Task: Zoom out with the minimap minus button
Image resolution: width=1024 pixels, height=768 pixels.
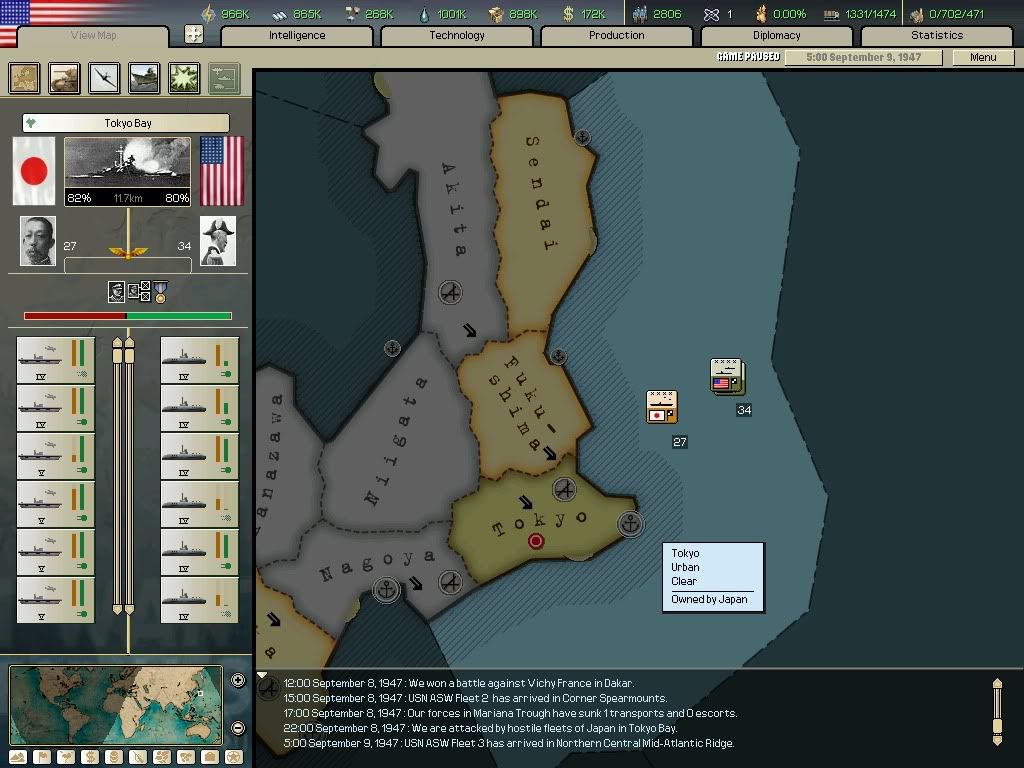Action: (x=238, y=728)
